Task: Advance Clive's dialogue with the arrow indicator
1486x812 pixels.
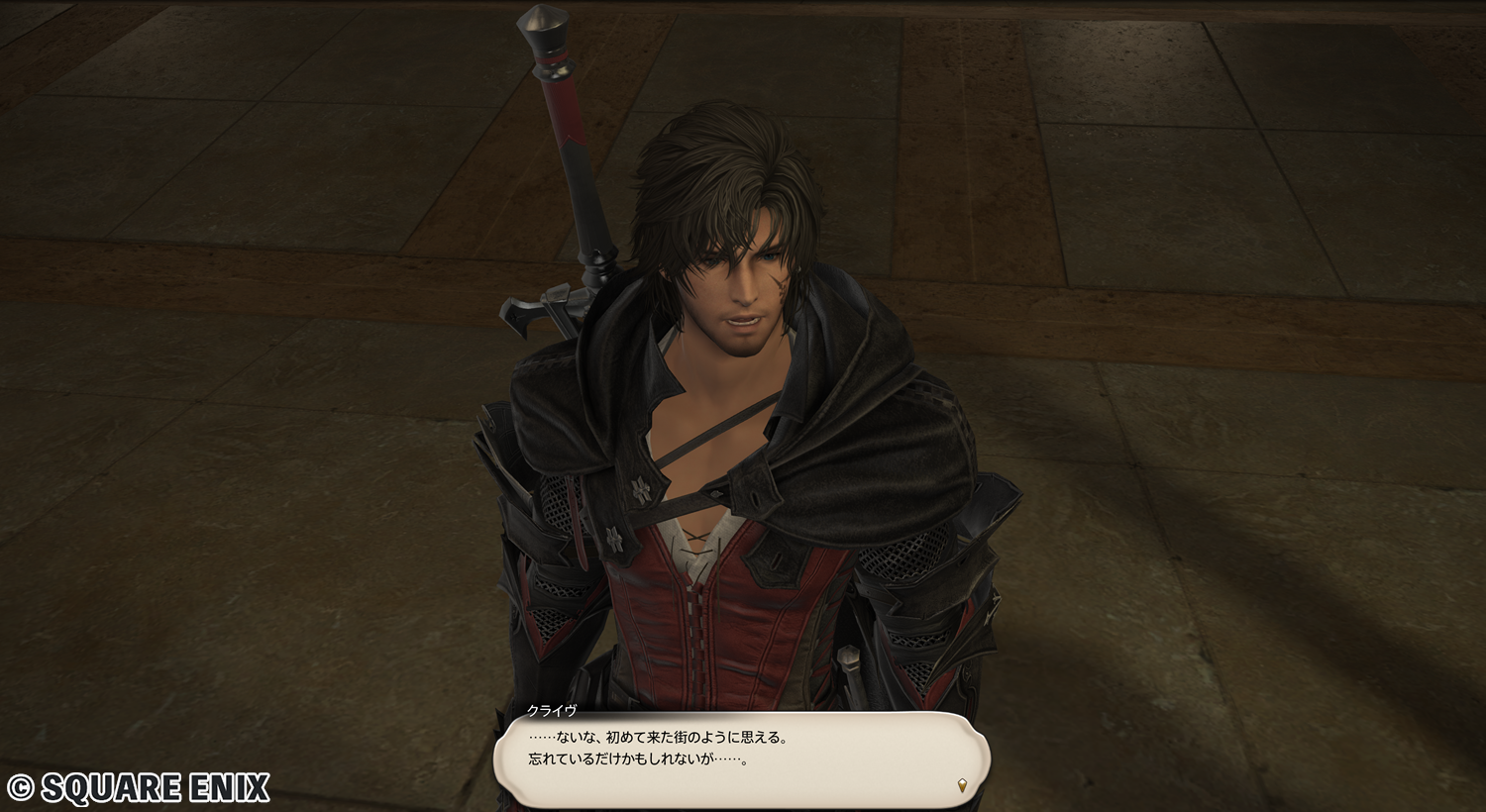Action: [962, 786]
